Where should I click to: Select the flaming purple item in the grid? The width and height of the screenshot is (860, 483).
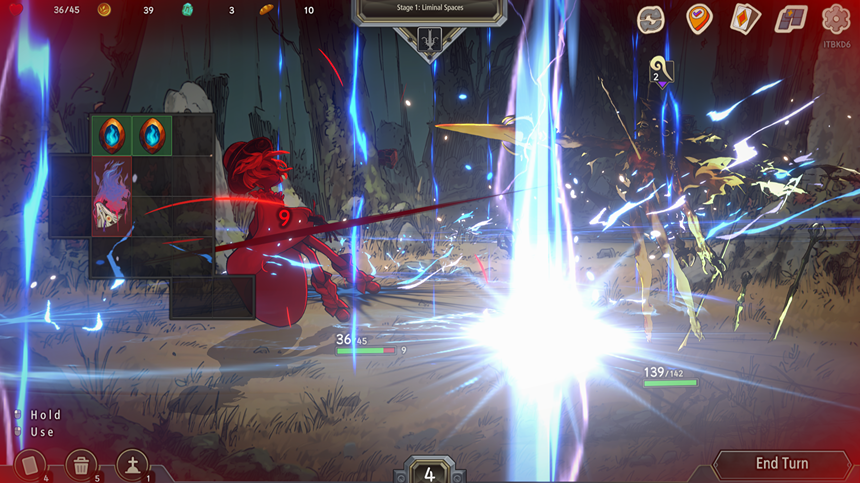click(x=111, y=196)
